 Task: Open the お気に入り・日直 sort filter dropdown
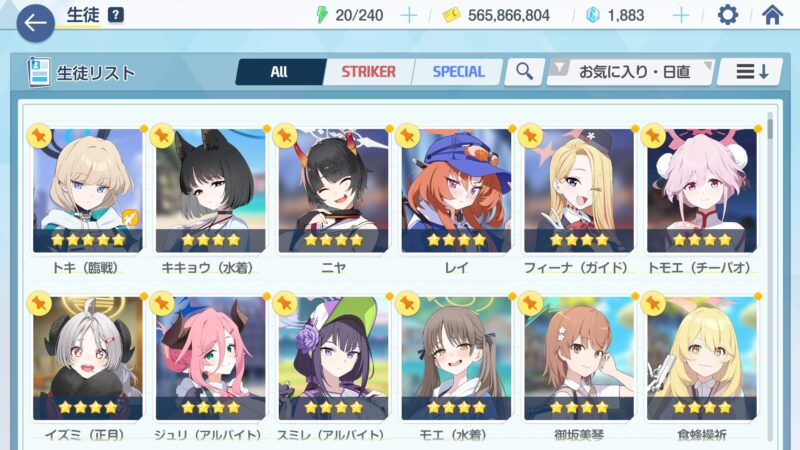[x=630, y=72]
